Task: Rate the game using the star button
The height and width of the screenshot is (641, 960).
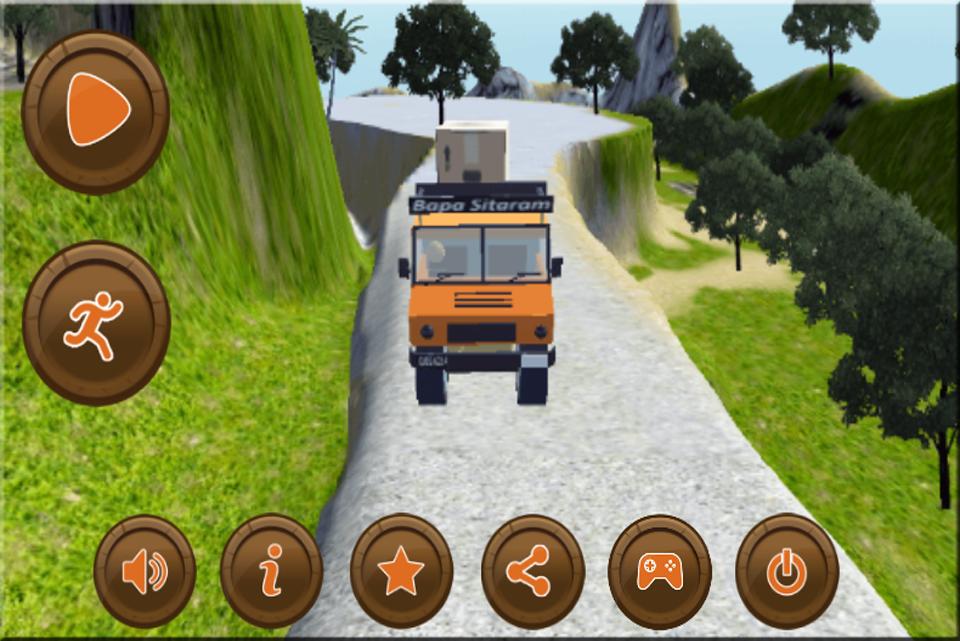Action: pos(401,572)
